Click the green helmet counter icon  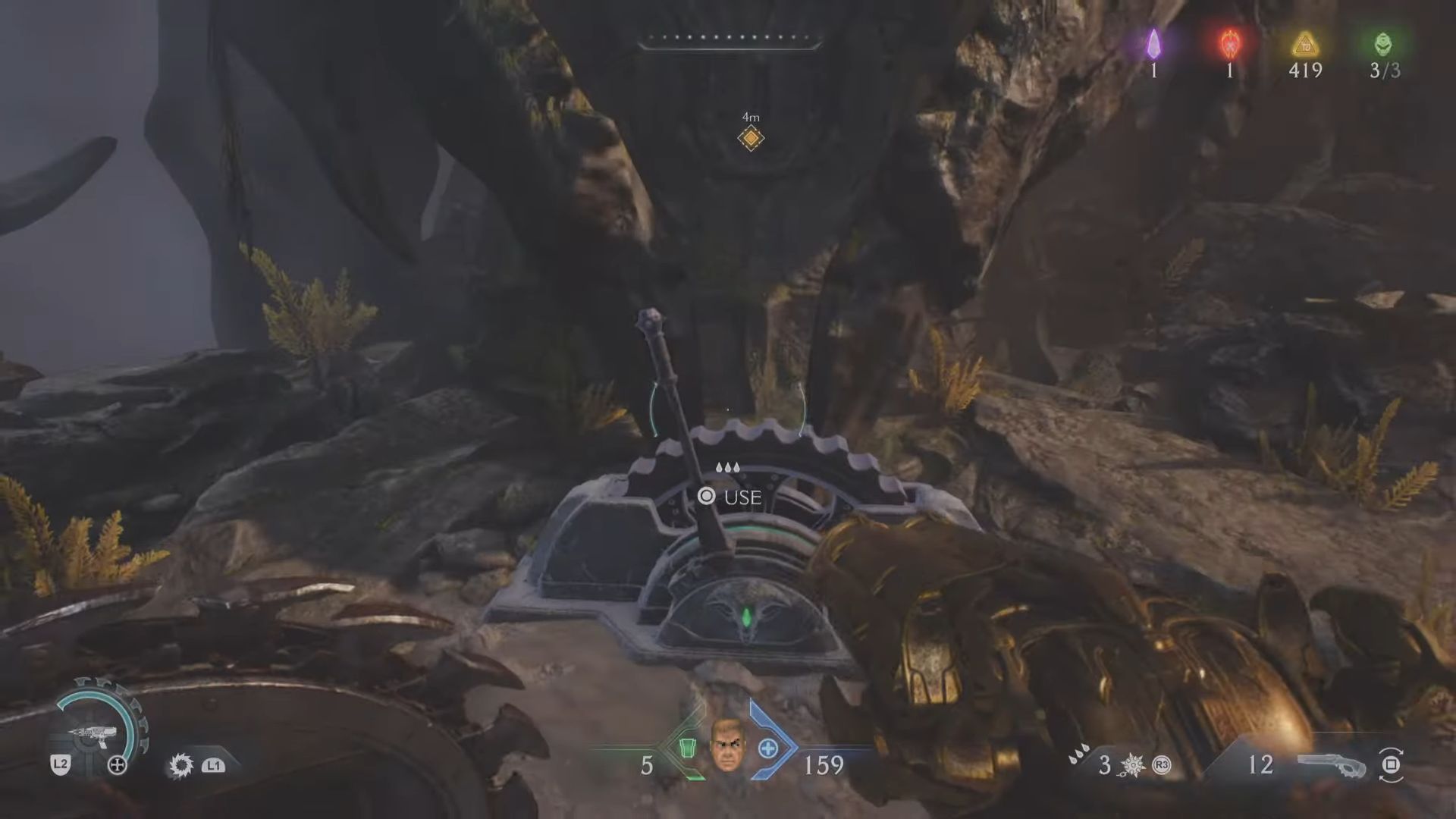pyautogui.click(x=1383, y=44)
